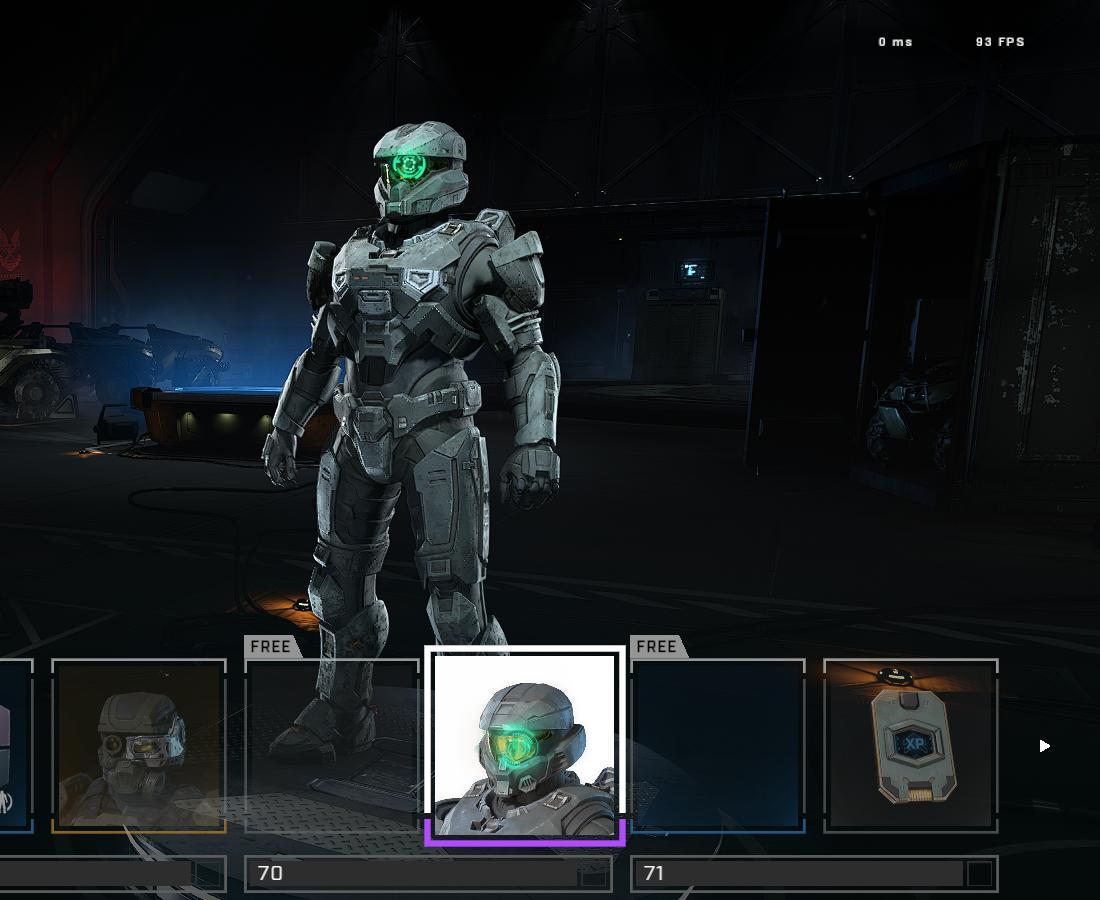Click the right arrow to show next rewards
Image resolution: width=1100 pixels, height=900 pixels.
click(x=1044, y=746)
